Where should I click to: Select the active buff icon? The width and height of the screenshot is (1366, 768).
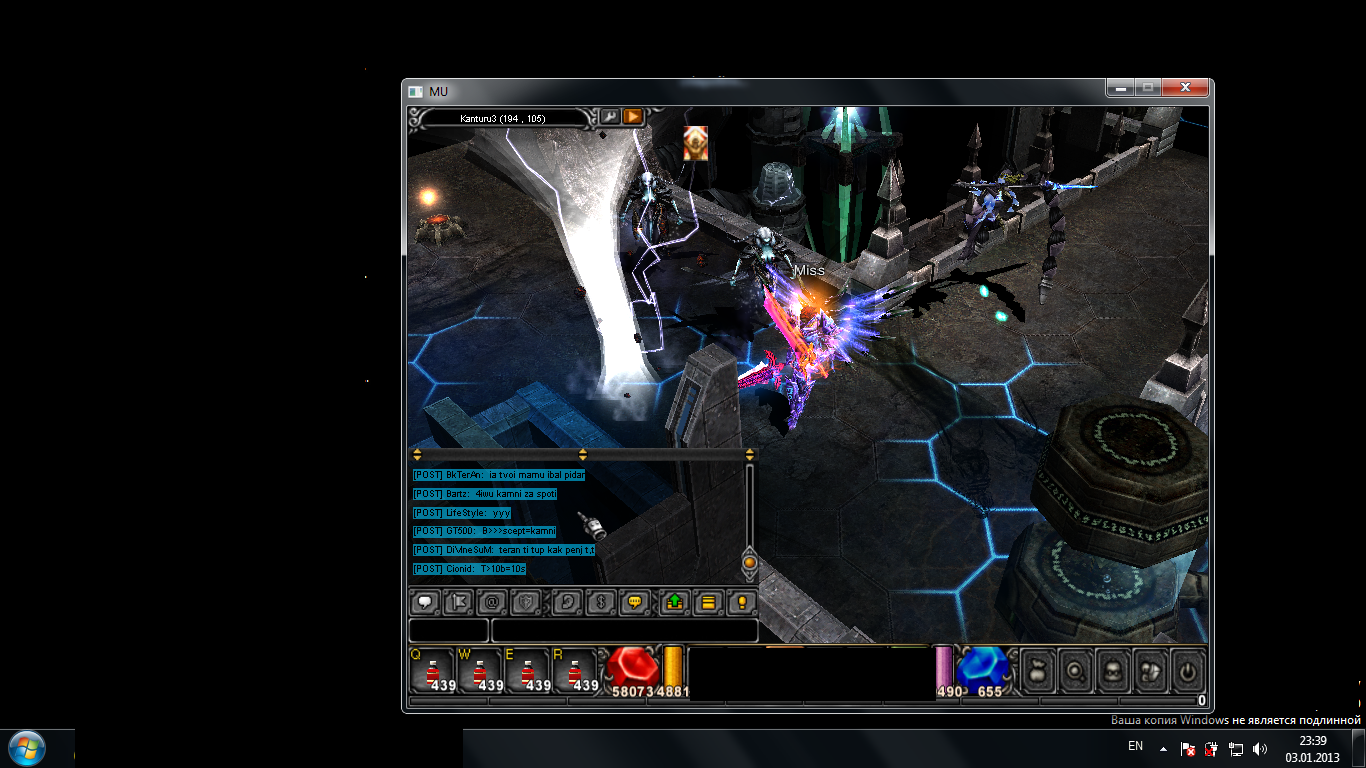[696, 143]
